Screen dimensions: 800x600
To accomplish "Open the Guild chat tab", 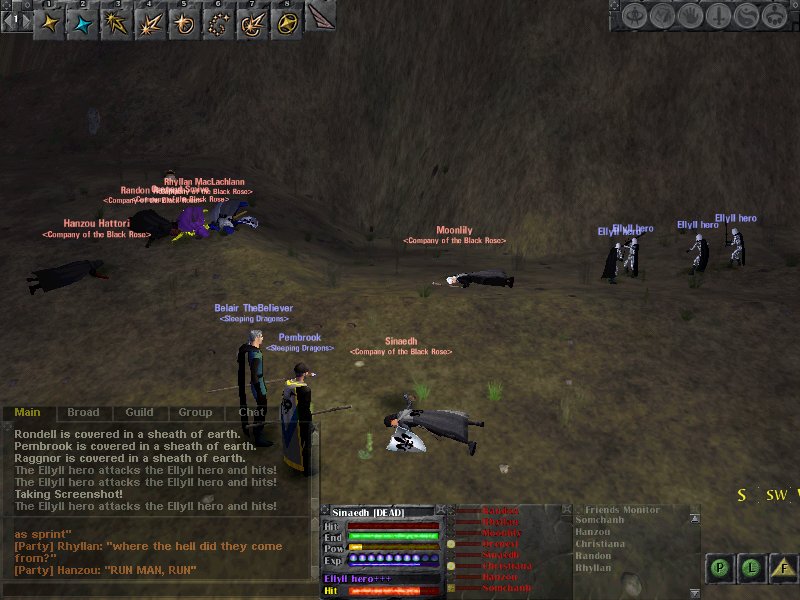I will 139,412.
